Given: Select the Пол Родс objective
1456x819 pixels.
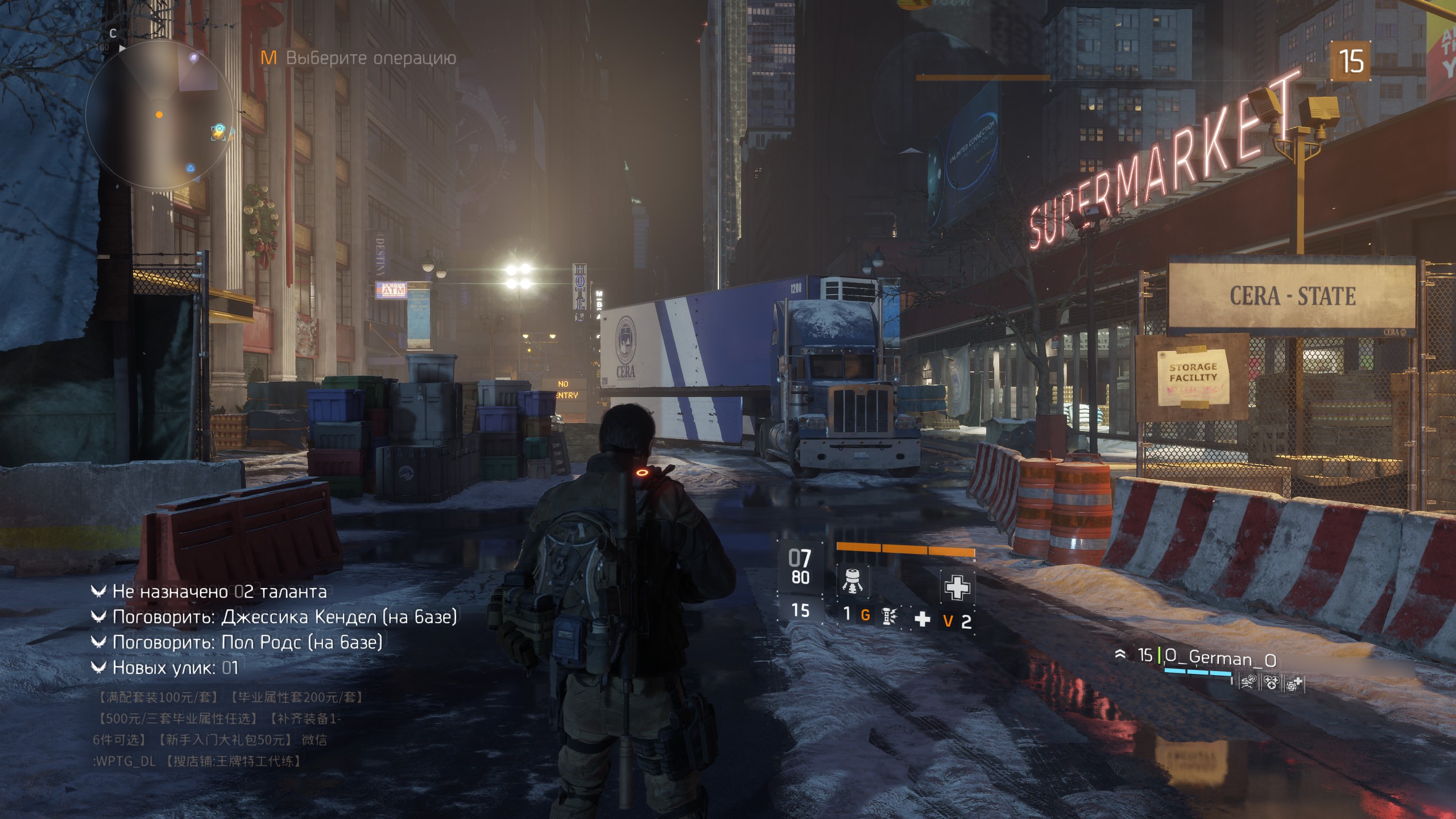Looking at the screenshot, I should point(247,642).
